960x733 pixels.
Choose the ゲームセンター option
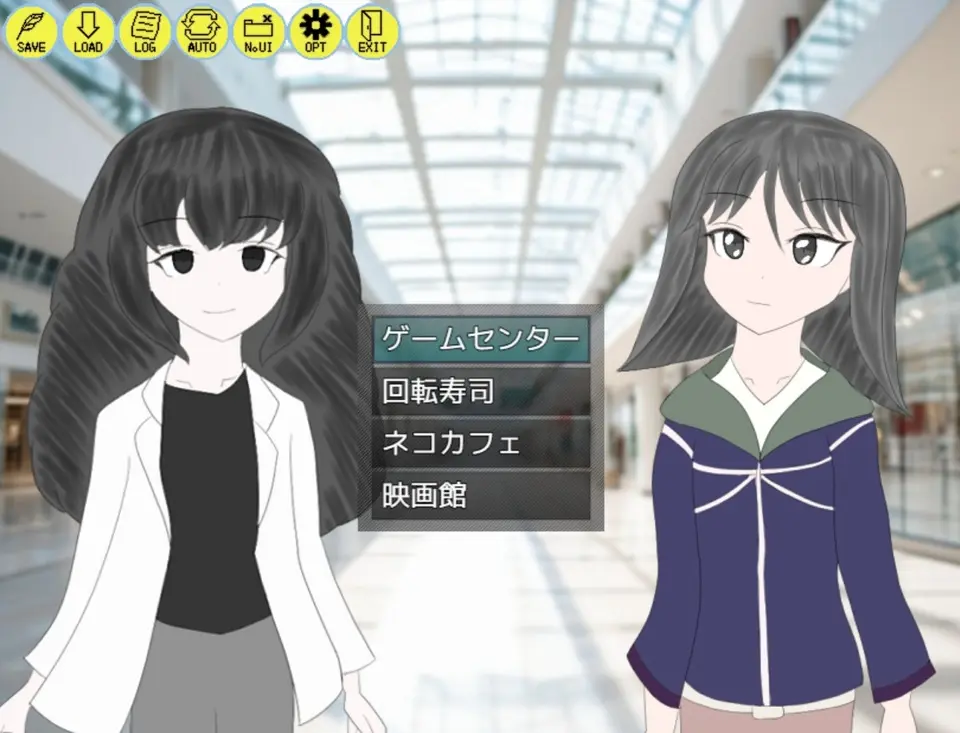click(x=481, y=339)
